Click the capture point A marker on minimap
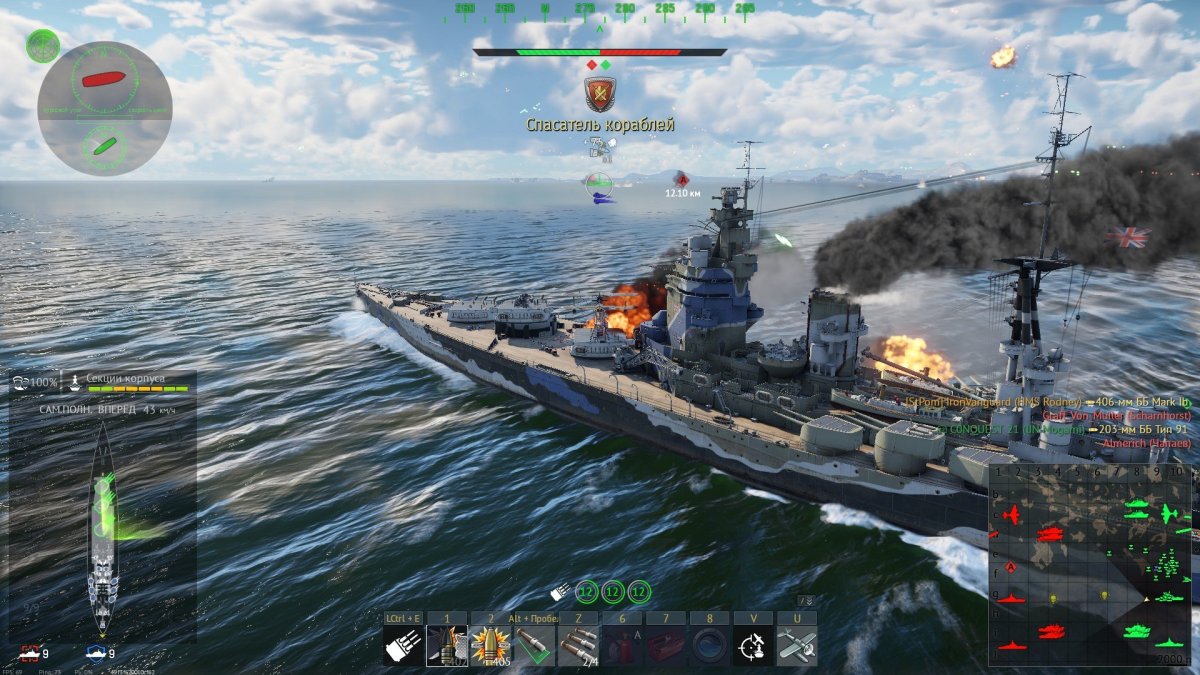 tap(1010, 567)
